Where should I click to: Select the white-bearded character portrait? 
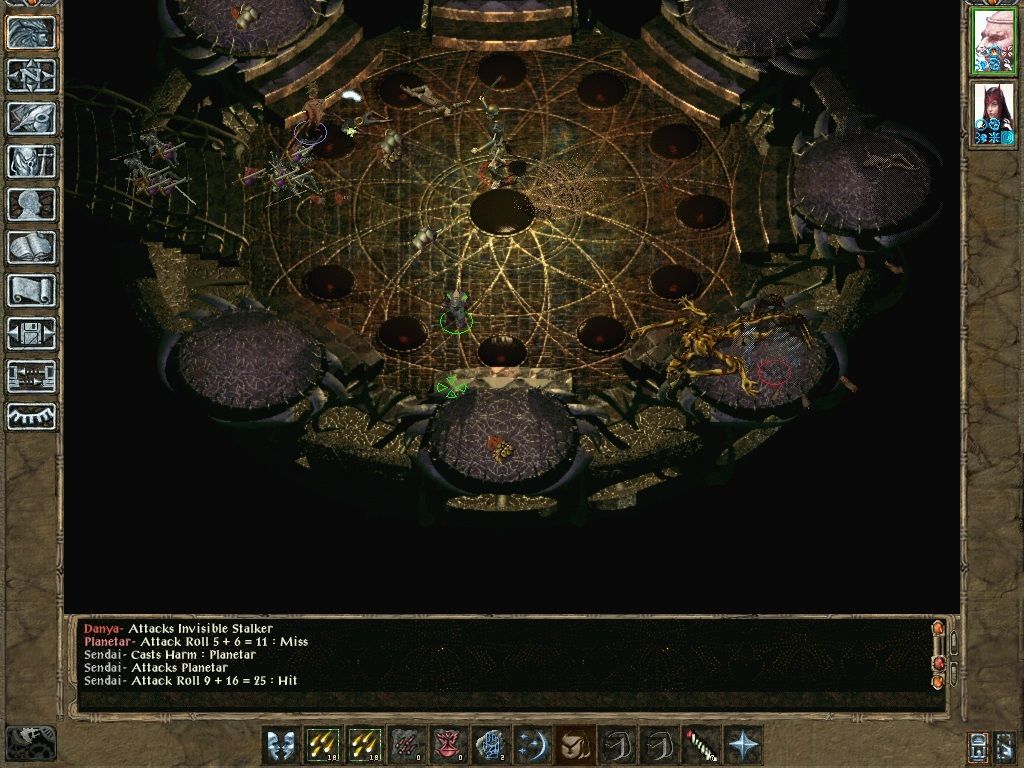pos(994,42)
